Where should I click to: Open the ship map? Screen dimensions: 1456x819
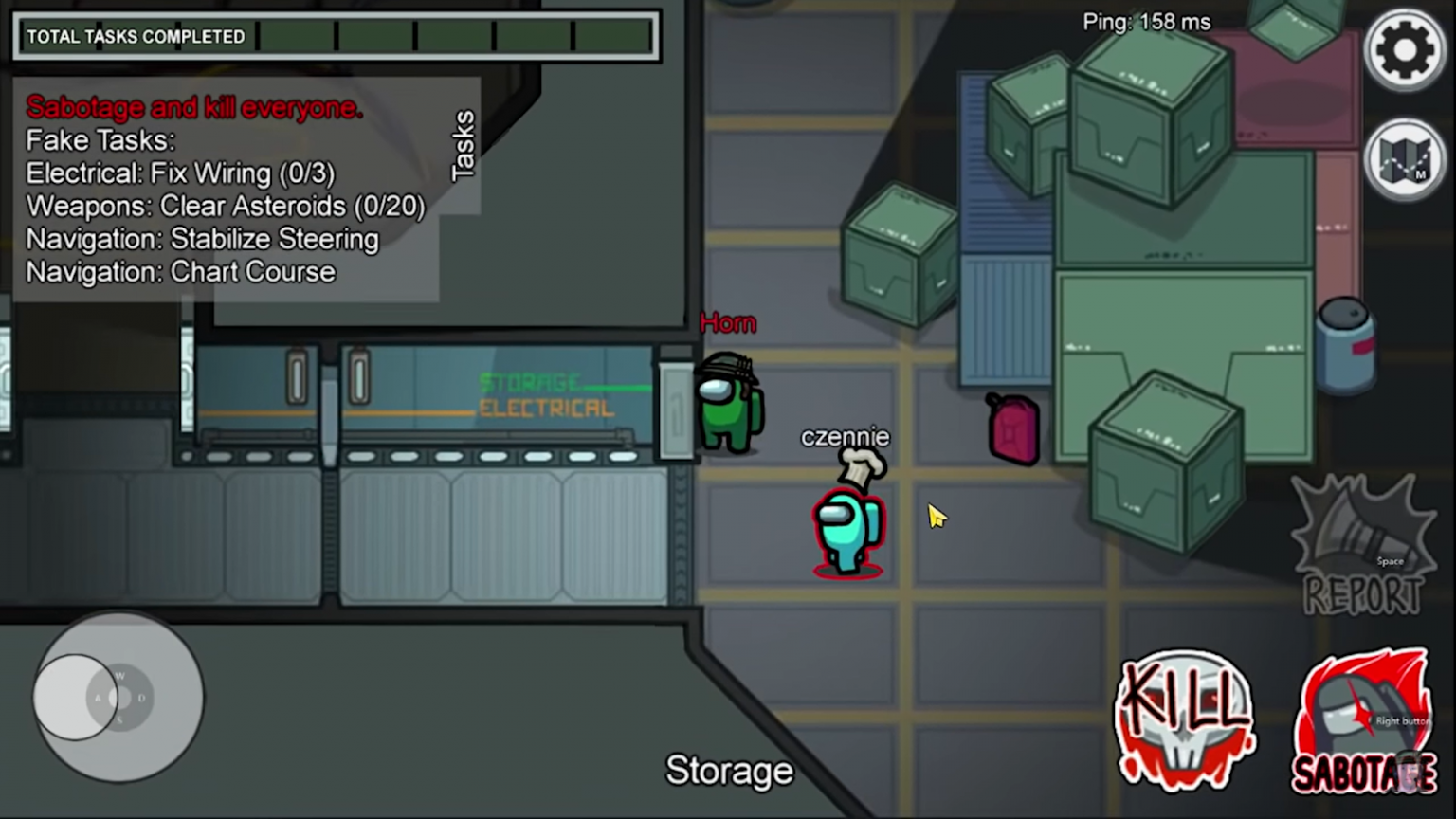coord(1404,160)
